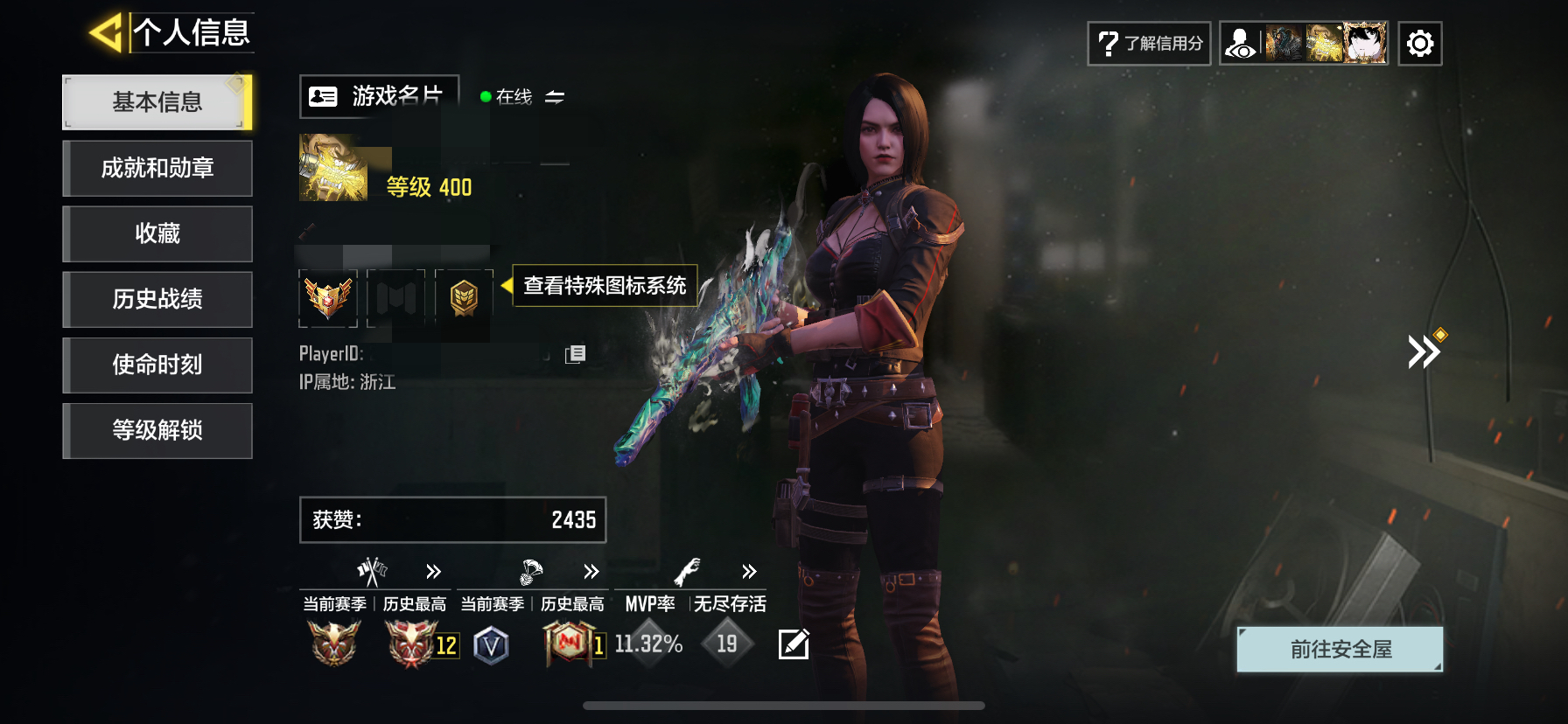Go back using the yellow arrow
The image size is (1568, 724).
106,33
